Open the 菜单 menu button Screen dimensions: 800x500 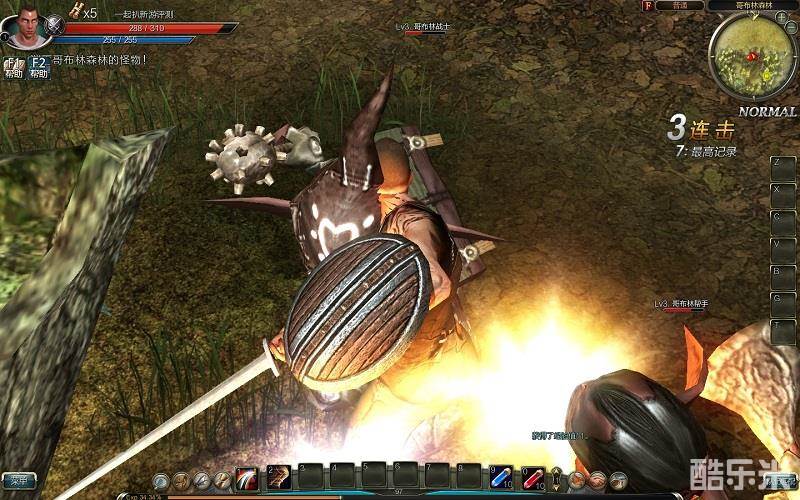(x=18, y=479)
